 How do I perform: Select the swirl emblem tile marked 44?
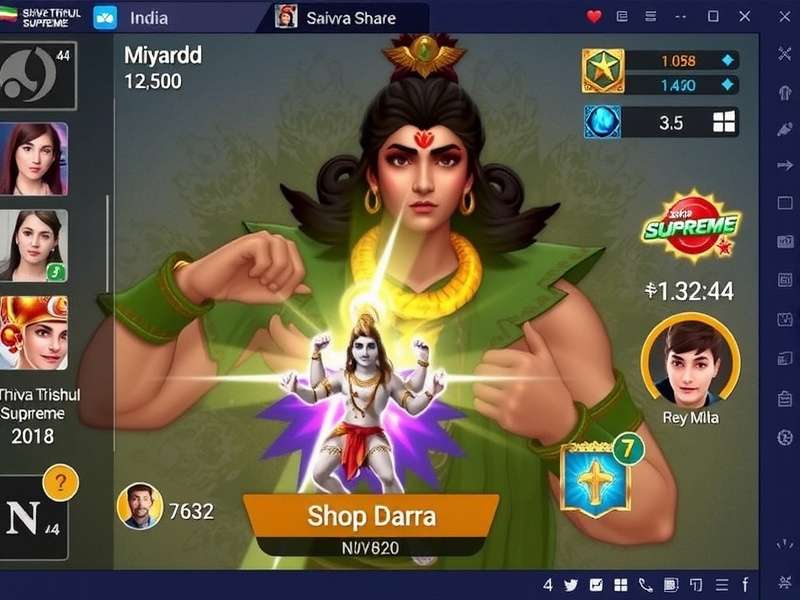[37, 75]
